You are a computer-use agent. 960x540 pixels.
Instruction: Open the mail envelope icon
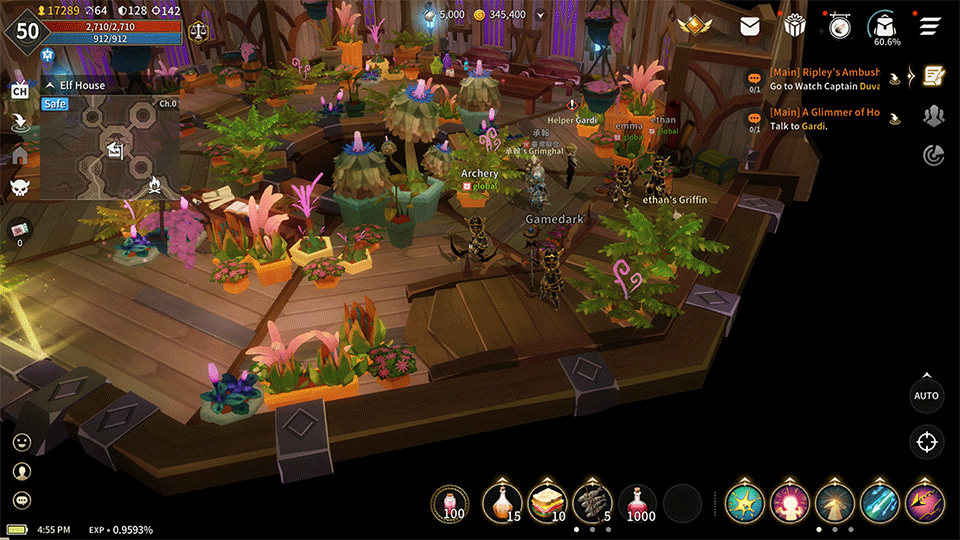pos(750,27)
